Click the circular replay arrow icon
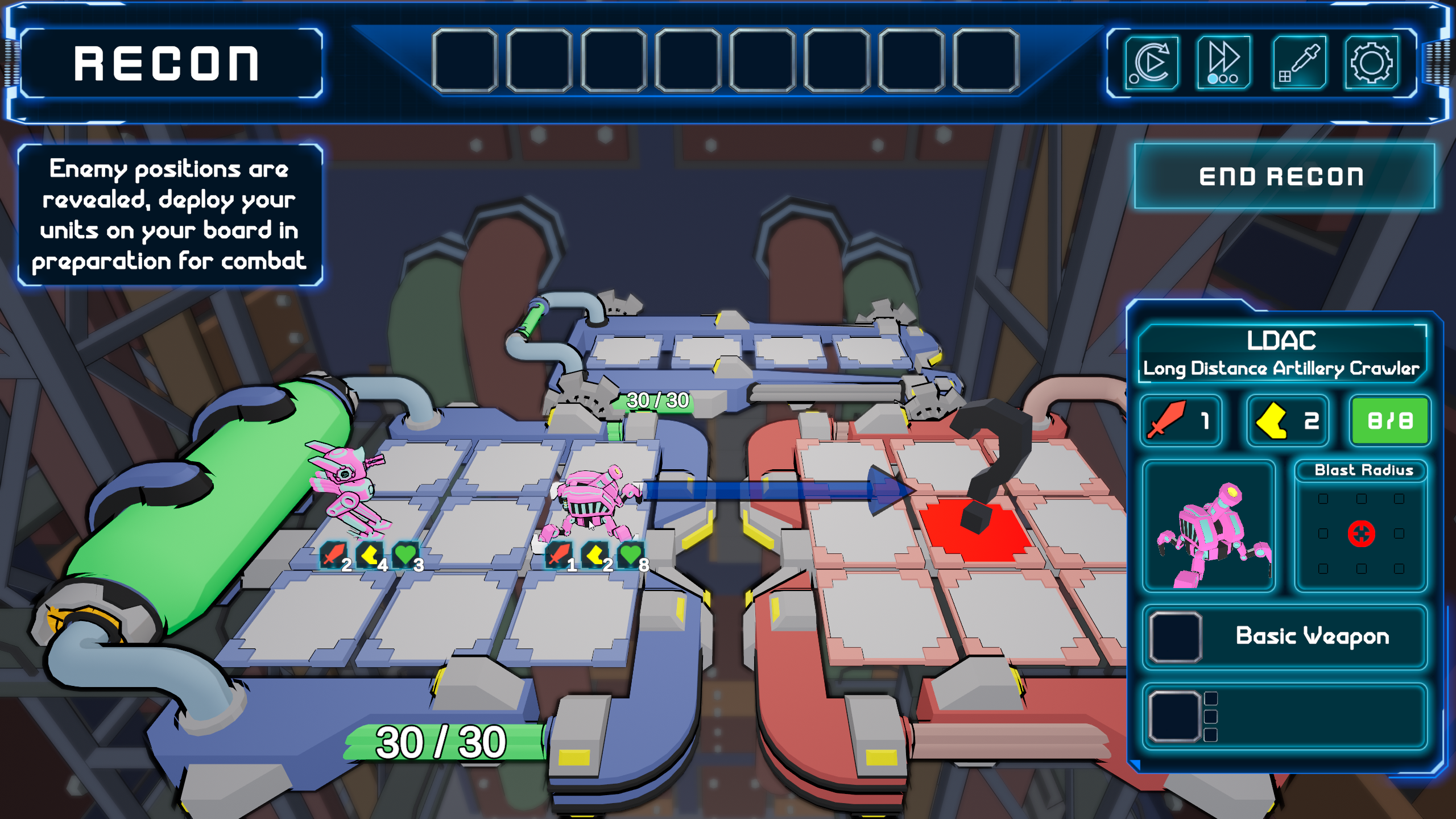Viewport: 1456px width, 819px height. coord(1151,63)
